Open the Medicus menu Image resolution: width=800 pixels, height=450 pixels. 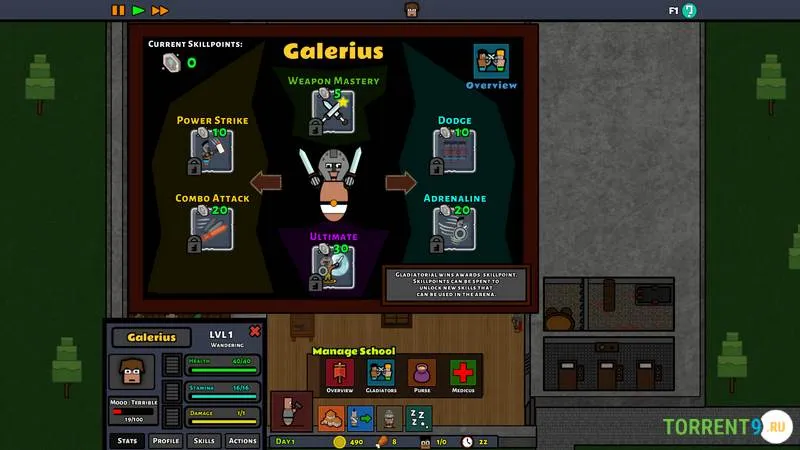pyautogui.click(x=462, y=376)
